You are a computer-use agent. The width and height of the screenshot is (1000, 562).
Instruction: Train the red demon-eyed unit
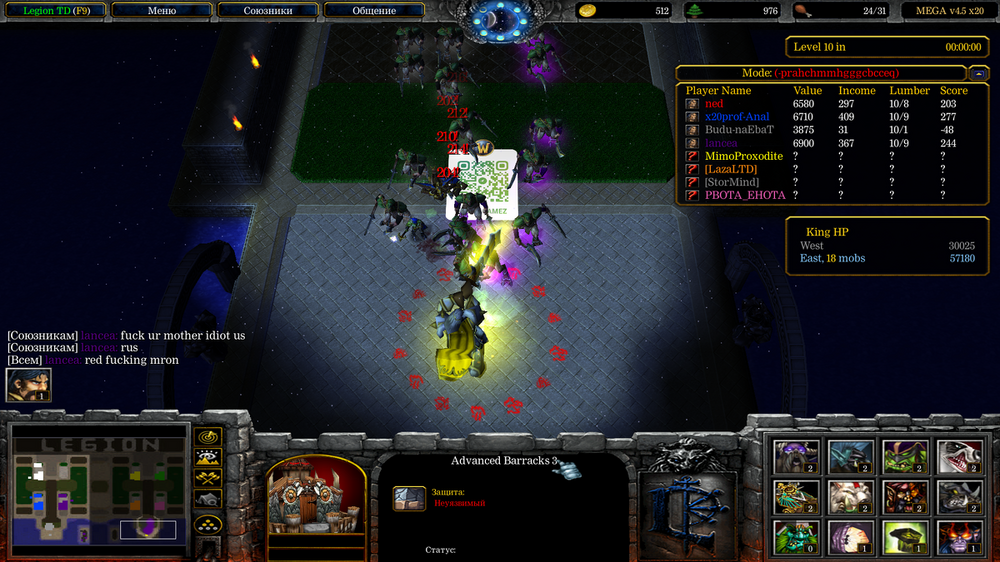click(x=959, y=536)
